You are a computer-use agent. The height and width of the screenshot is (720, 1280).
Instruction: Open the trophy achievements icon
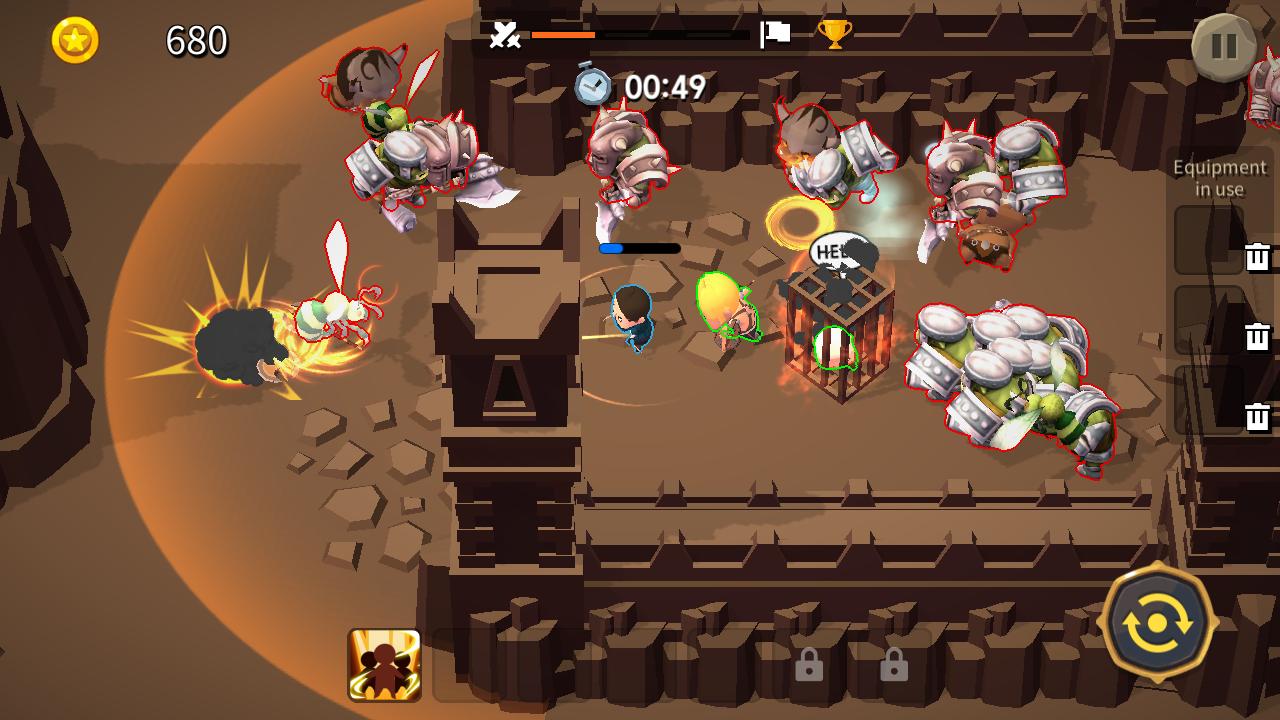coord(838,34)
